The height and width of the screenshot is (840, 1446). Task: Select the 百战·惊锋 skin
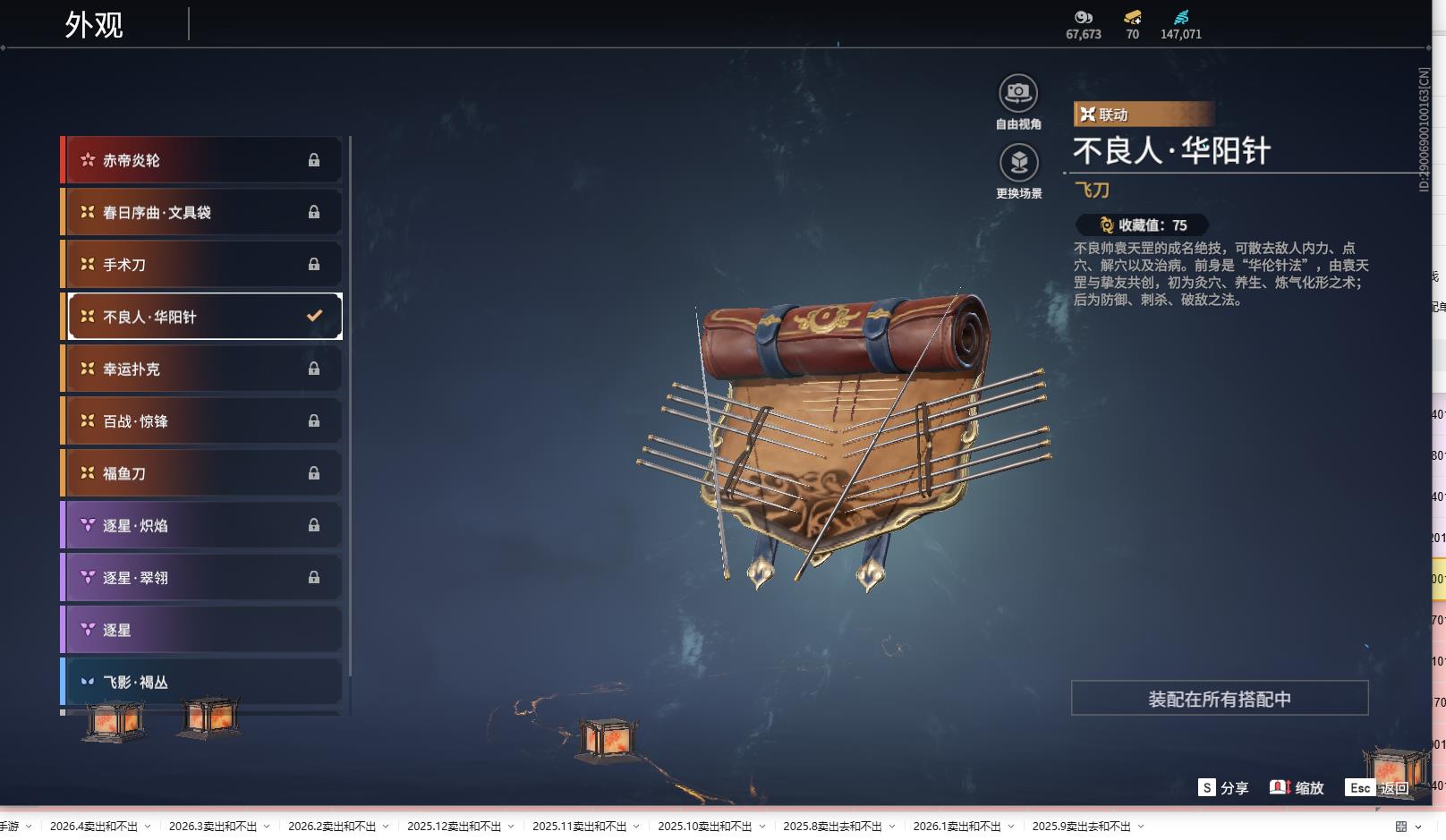(202, 421)
